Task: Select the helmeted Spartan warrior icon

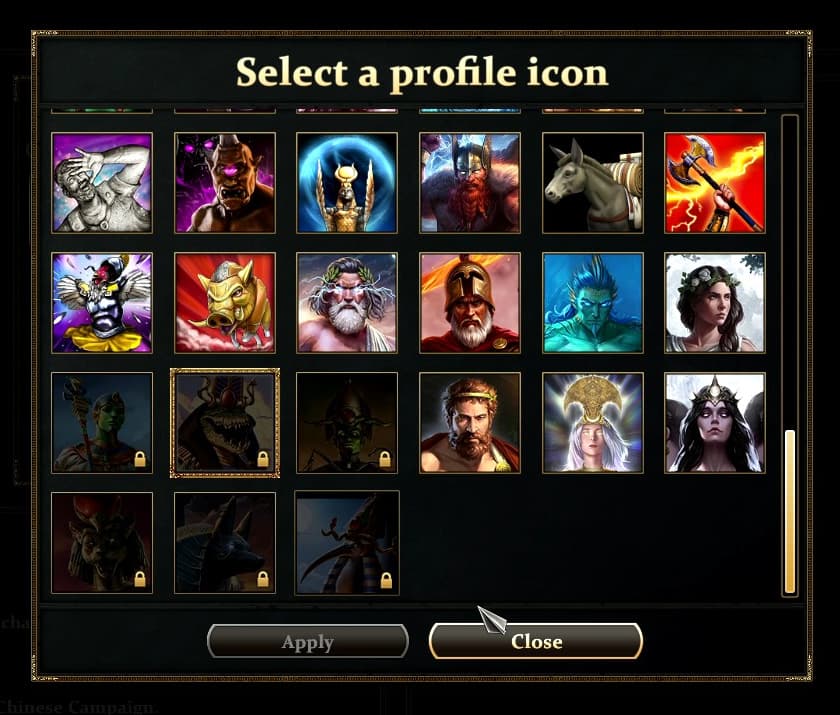Action: [470, 303]
